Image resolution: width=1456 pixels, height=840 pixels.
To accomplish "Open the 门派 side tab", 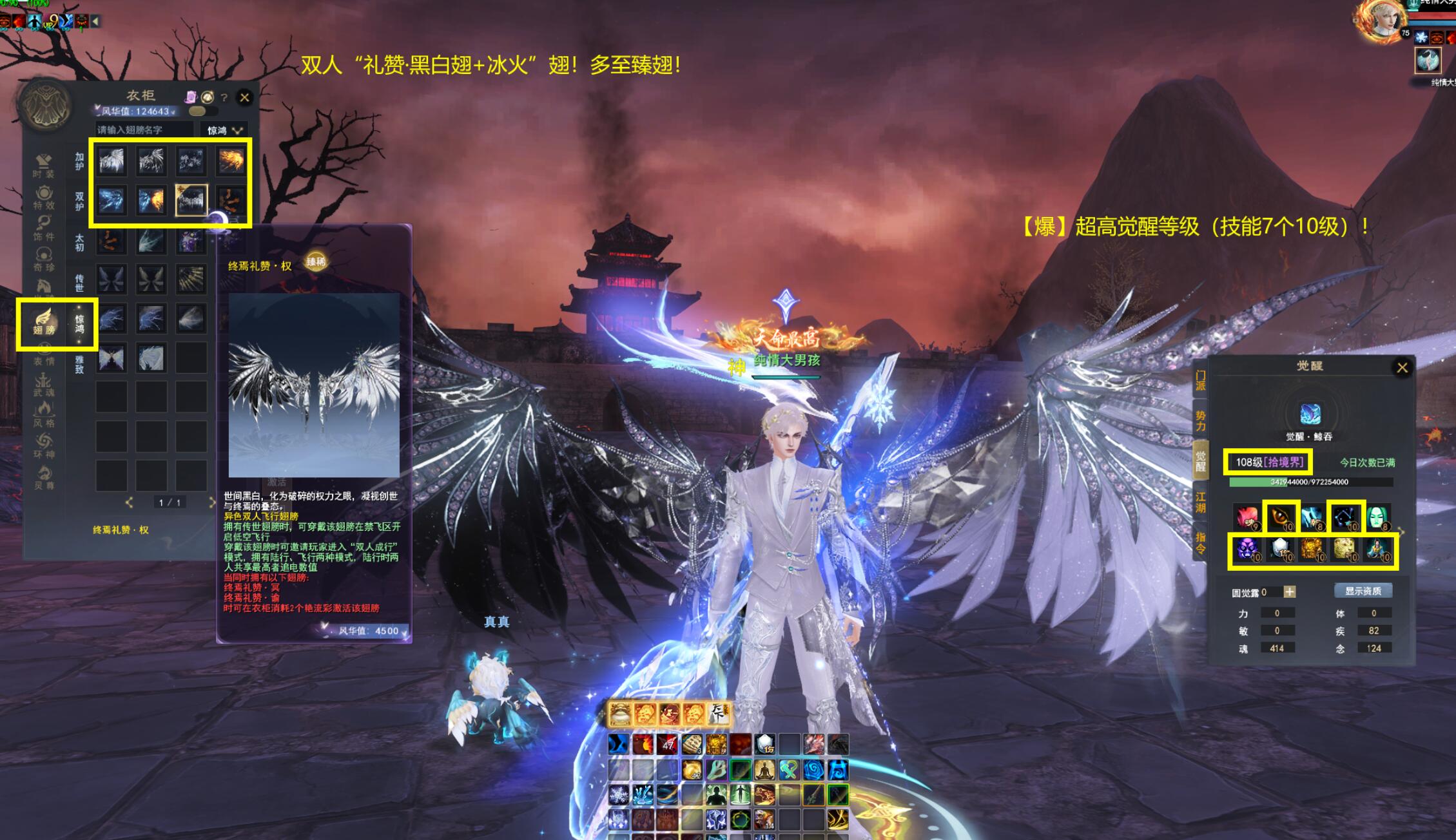I will pos(1200,380).
